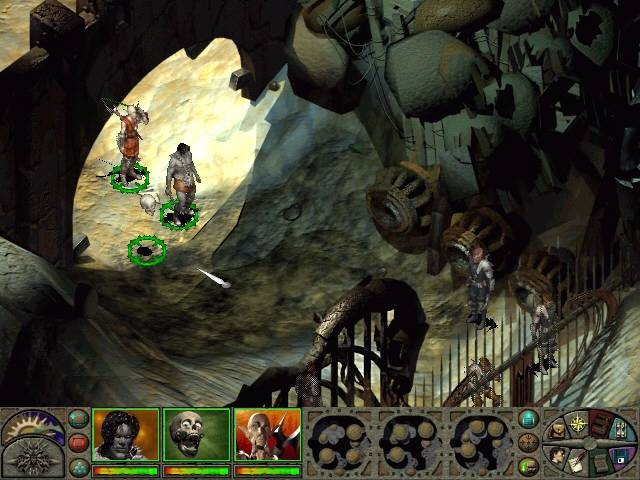
Task: Click the bronze round button left of the wheel
Action: click(528, 441)
